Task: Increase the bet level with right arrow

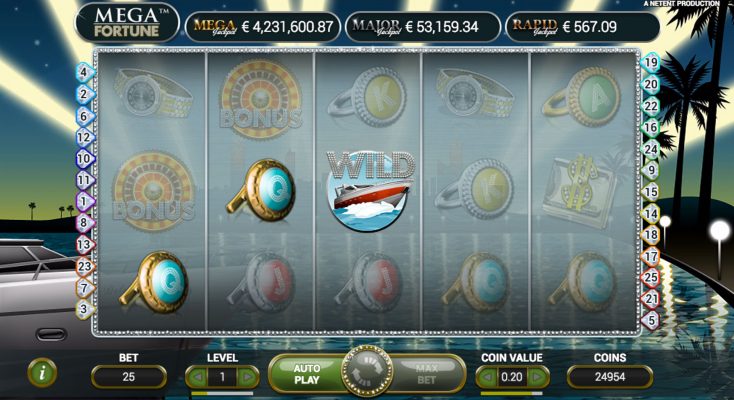Action: (247, 377)
